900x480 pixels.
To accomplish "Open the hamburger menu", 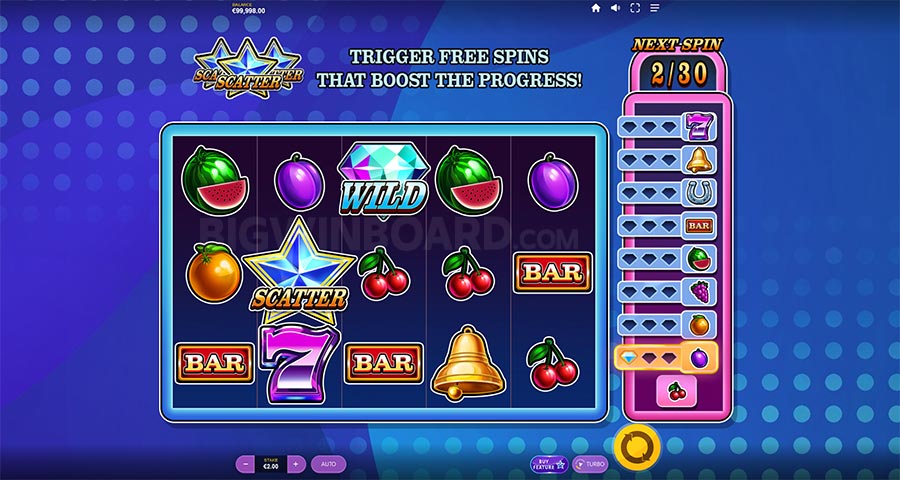I will pyautogui.click(x=656, y=8).
